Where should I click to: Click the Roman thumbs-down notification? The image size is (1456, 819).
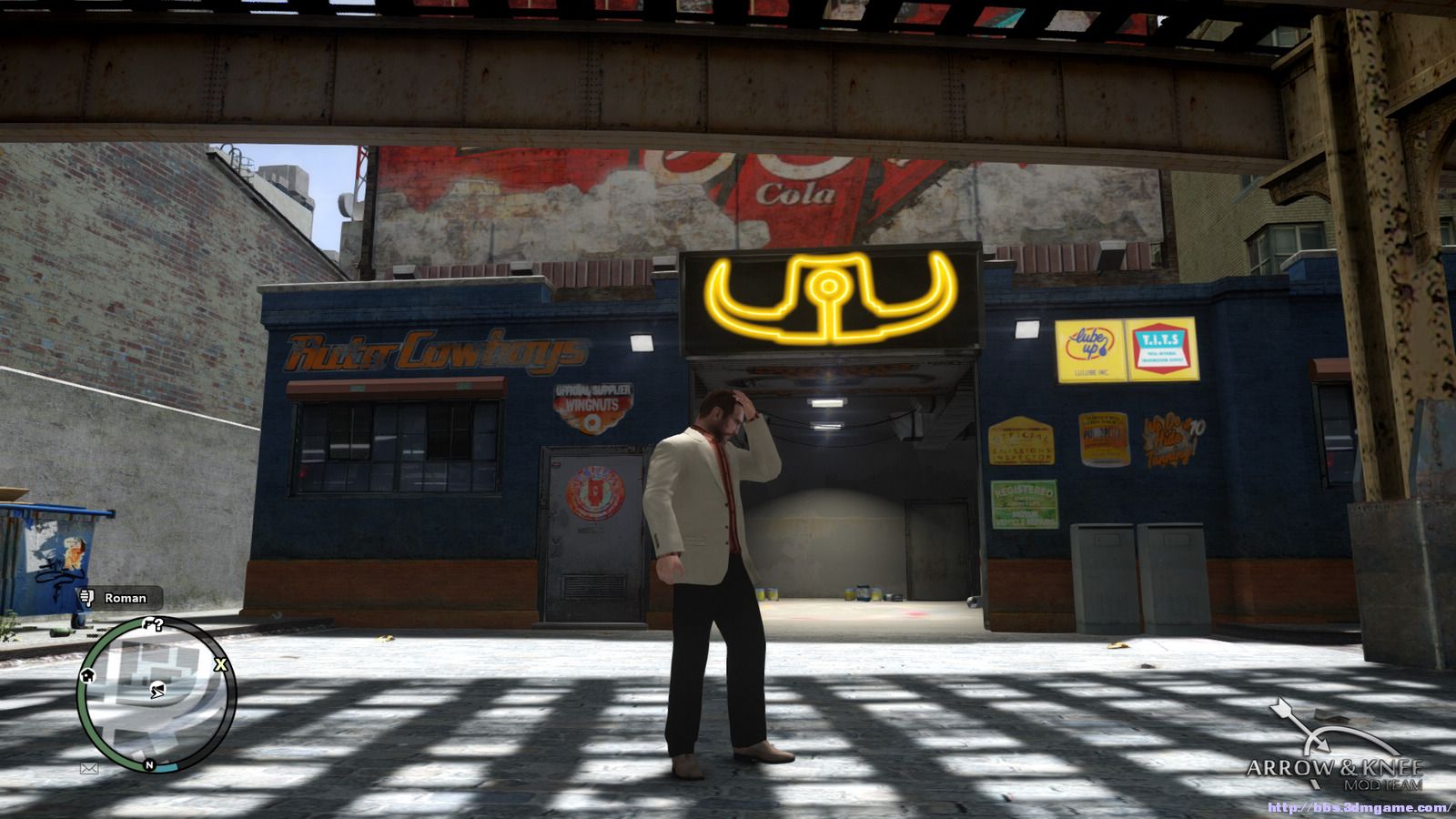119,598
